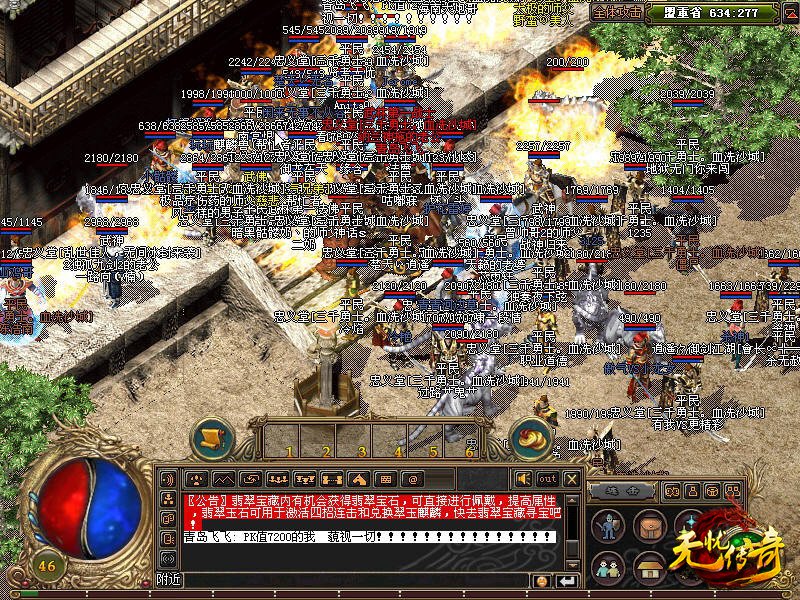Viewport: 800px width, 600px height.
Task: Toggle the chat sound speaker button
Action: [x=523, y=479]
